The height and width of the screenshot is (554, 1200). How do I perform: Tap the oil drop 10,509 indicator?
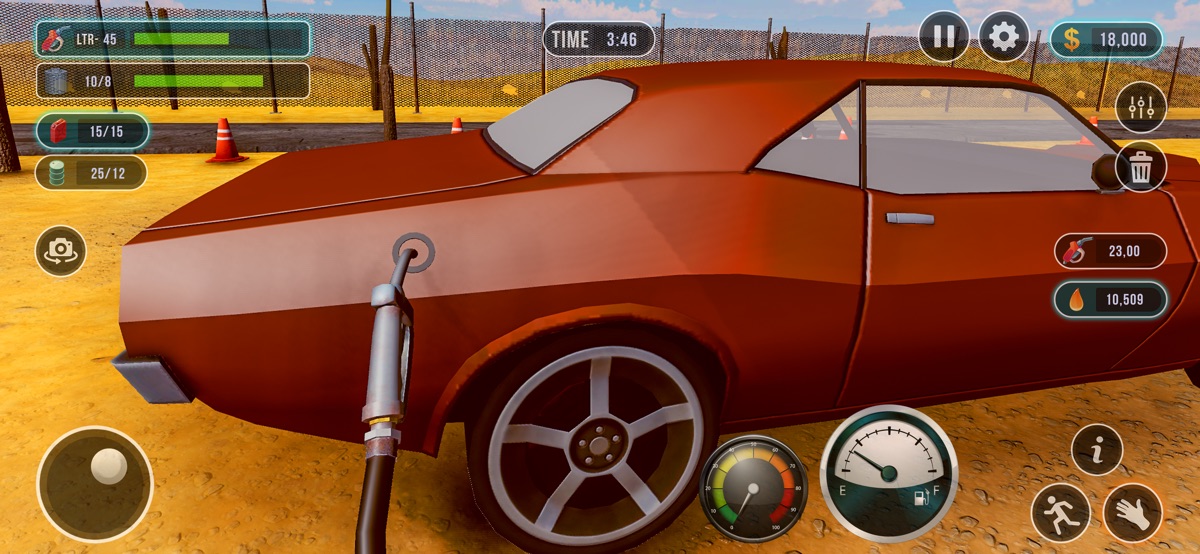(1110, 299)
